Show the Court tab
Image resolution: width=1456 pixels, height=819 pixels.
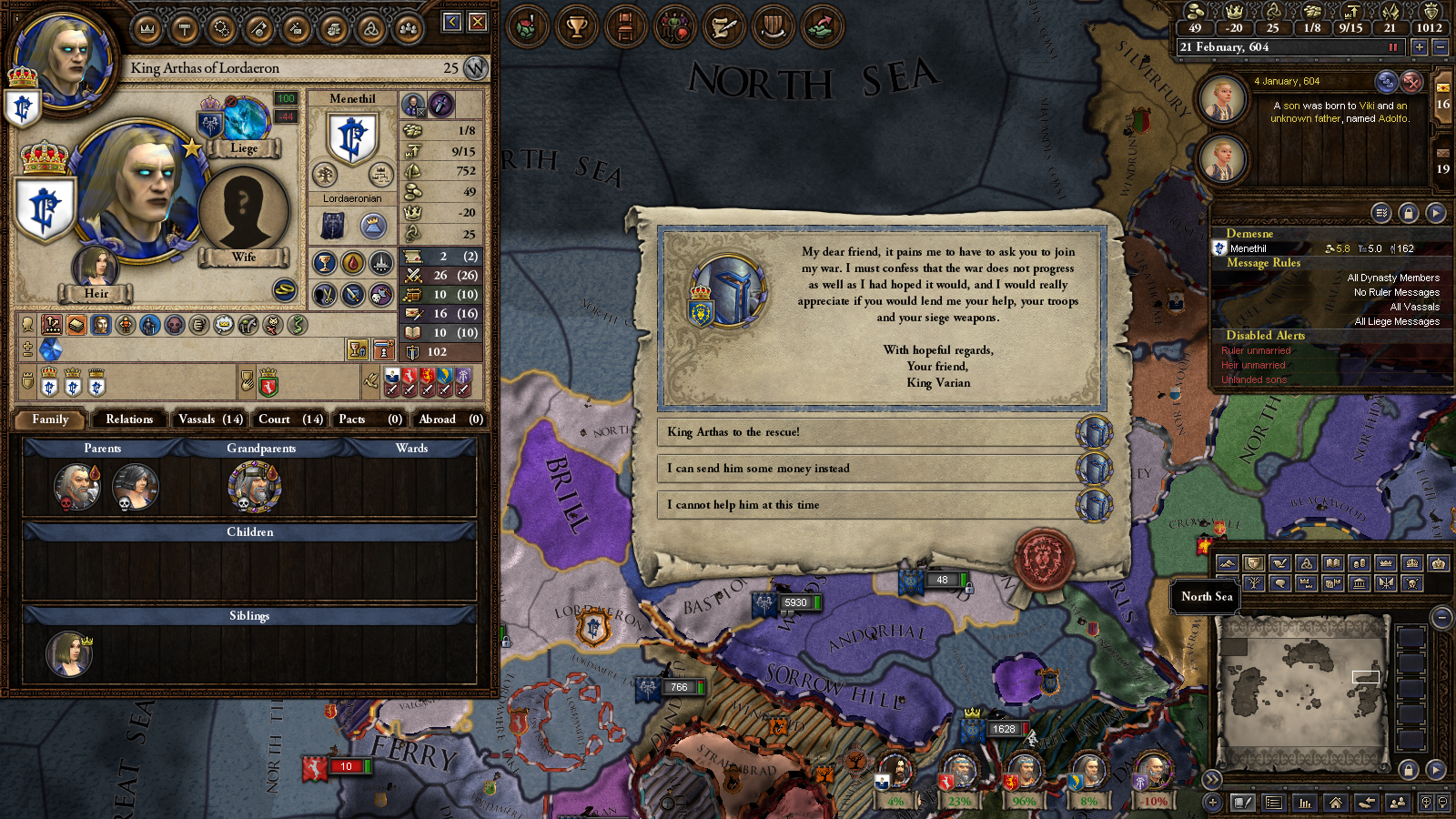(x=290, y=420)
